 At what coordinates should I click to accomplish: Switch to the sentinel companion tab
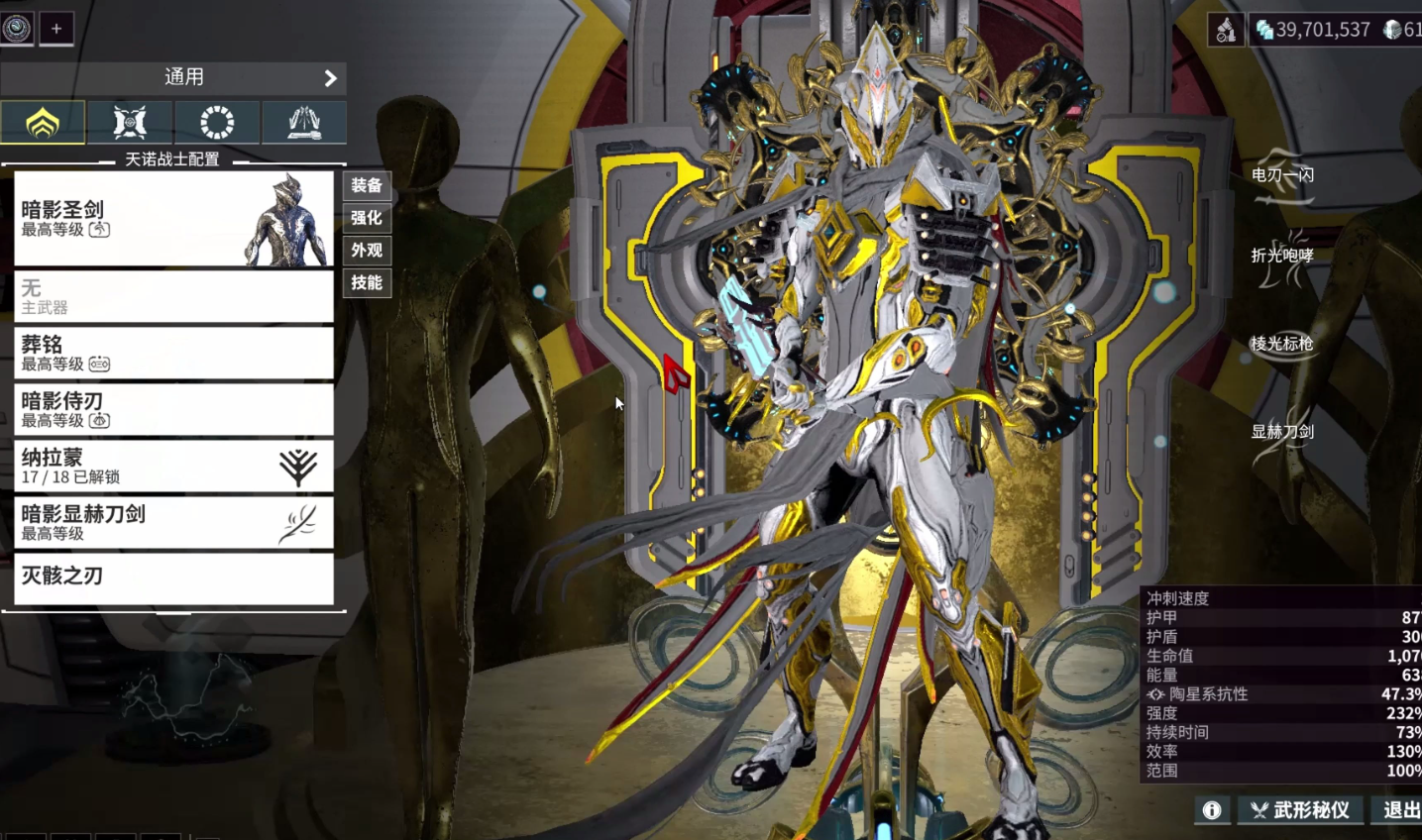[x=130, y=123]
